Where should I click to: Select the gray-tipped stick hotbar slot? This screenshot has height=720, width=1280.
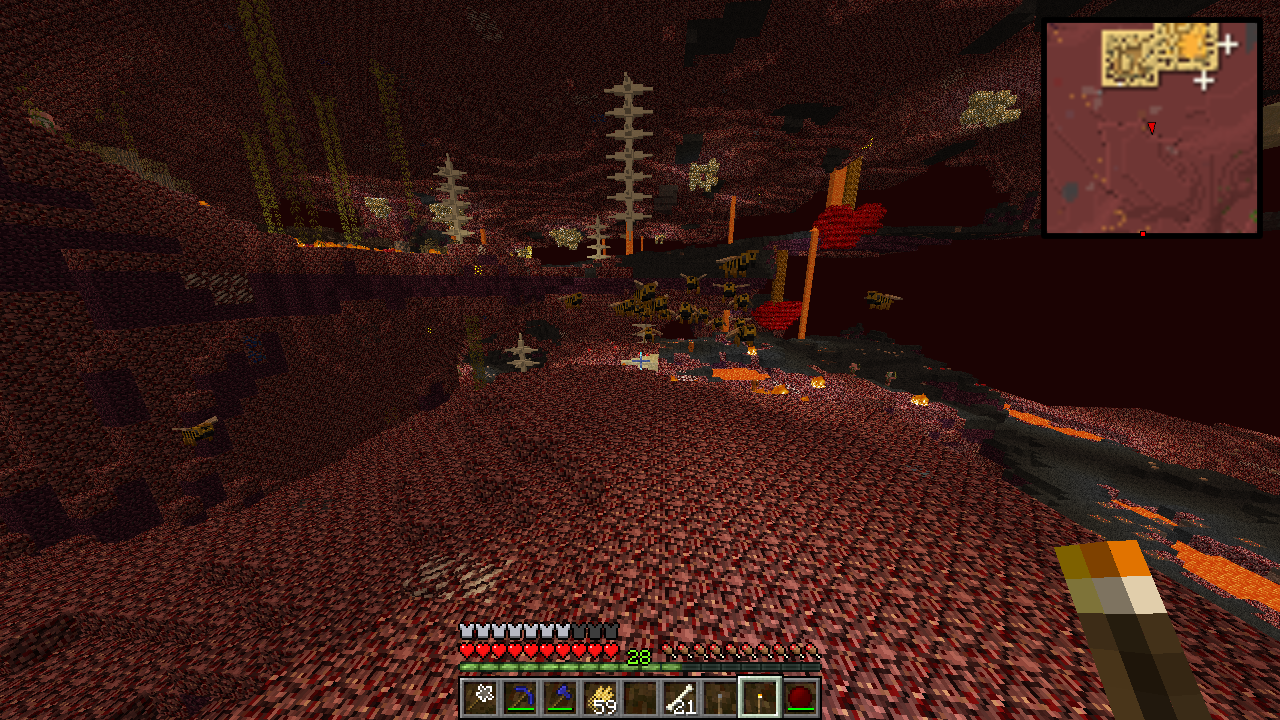[x=721, y=697]
